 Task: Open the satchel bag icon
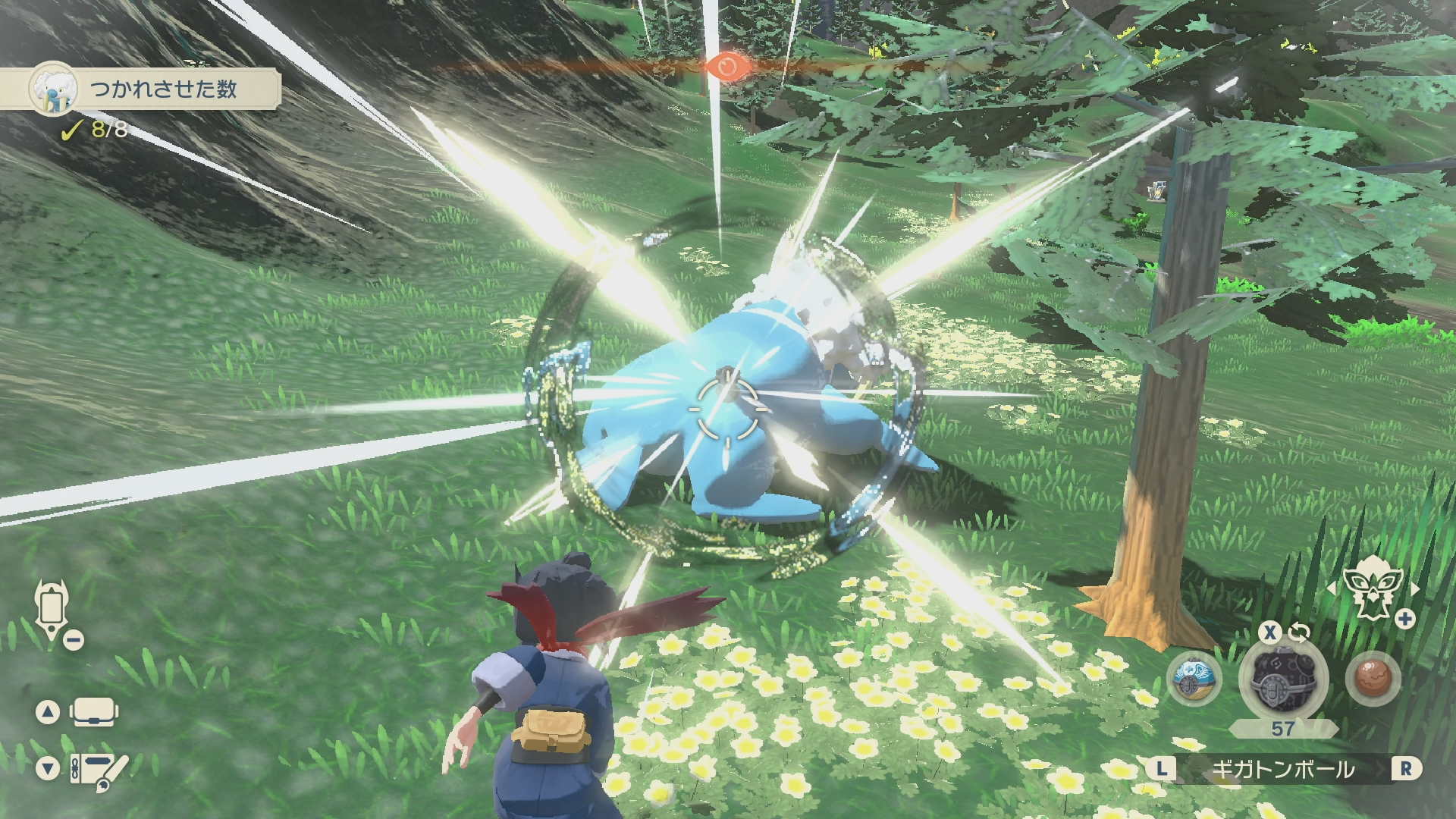(93, 712)
